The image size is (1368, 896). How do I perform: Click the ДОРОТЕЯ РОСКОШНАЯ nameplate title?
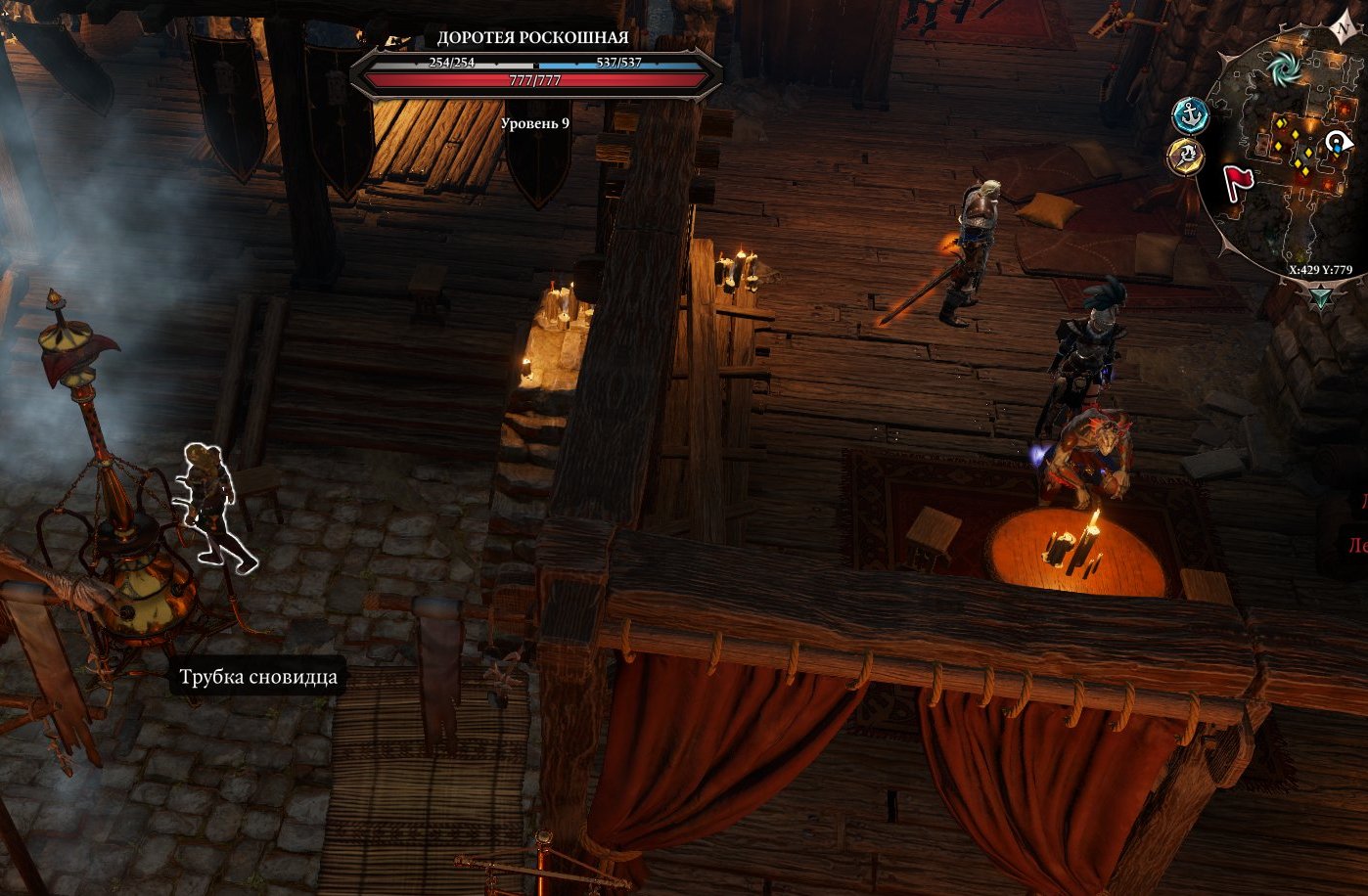tap(532, 37)
